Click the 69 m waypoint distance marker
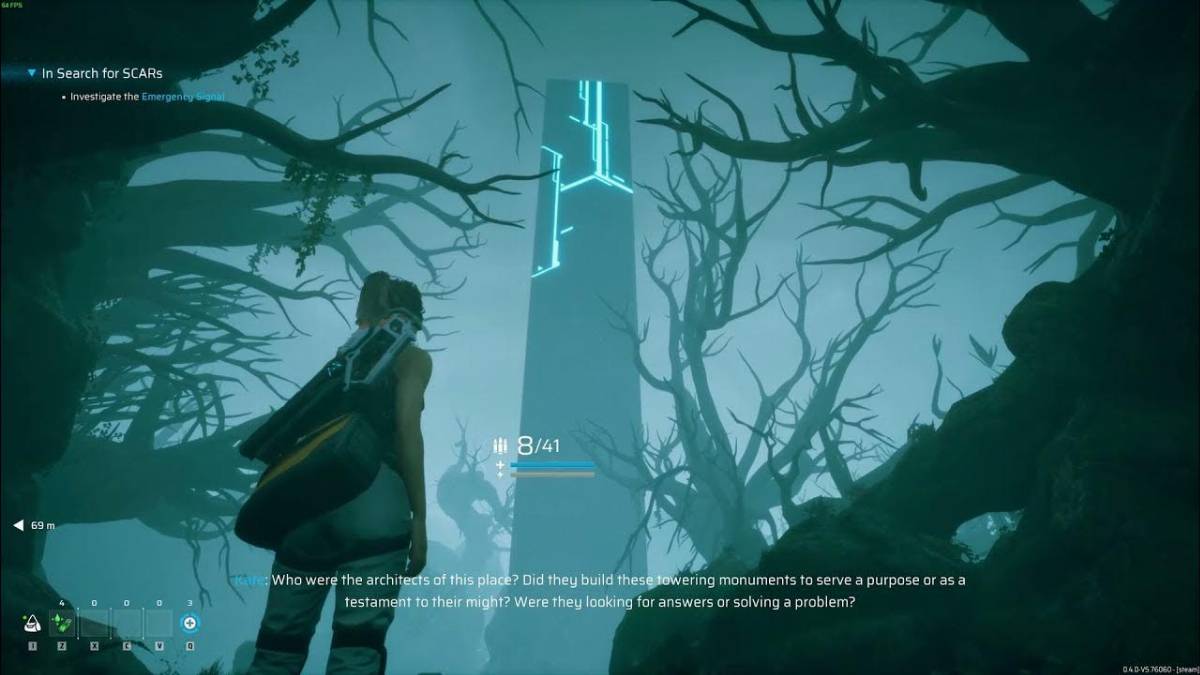This screenshot has height=675, width=1200. click(x=34, y=525)
